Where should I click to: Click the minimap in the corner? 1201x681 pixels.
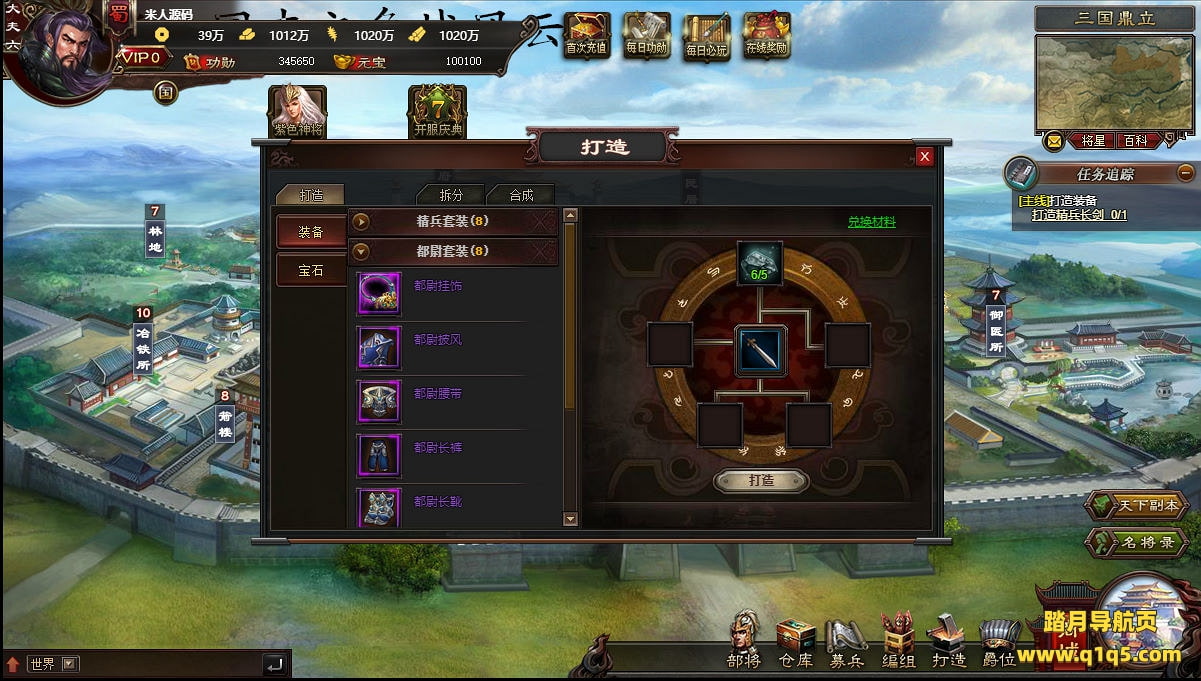point(1114,83)
